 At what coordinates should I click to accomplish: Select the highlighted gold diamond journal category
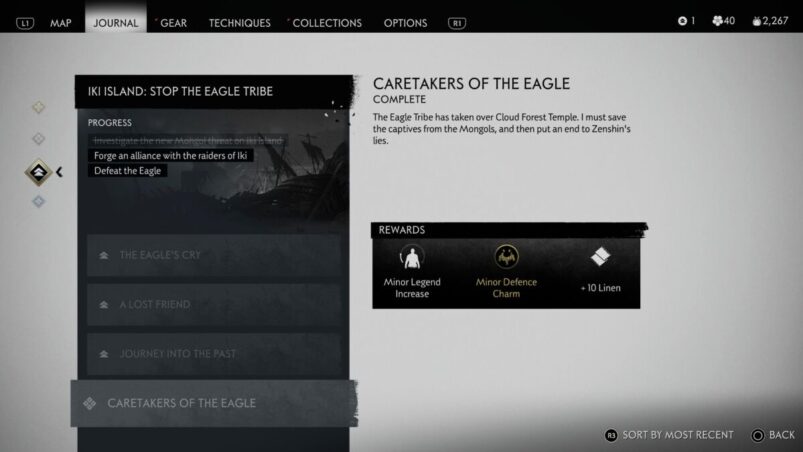[39, 171]
